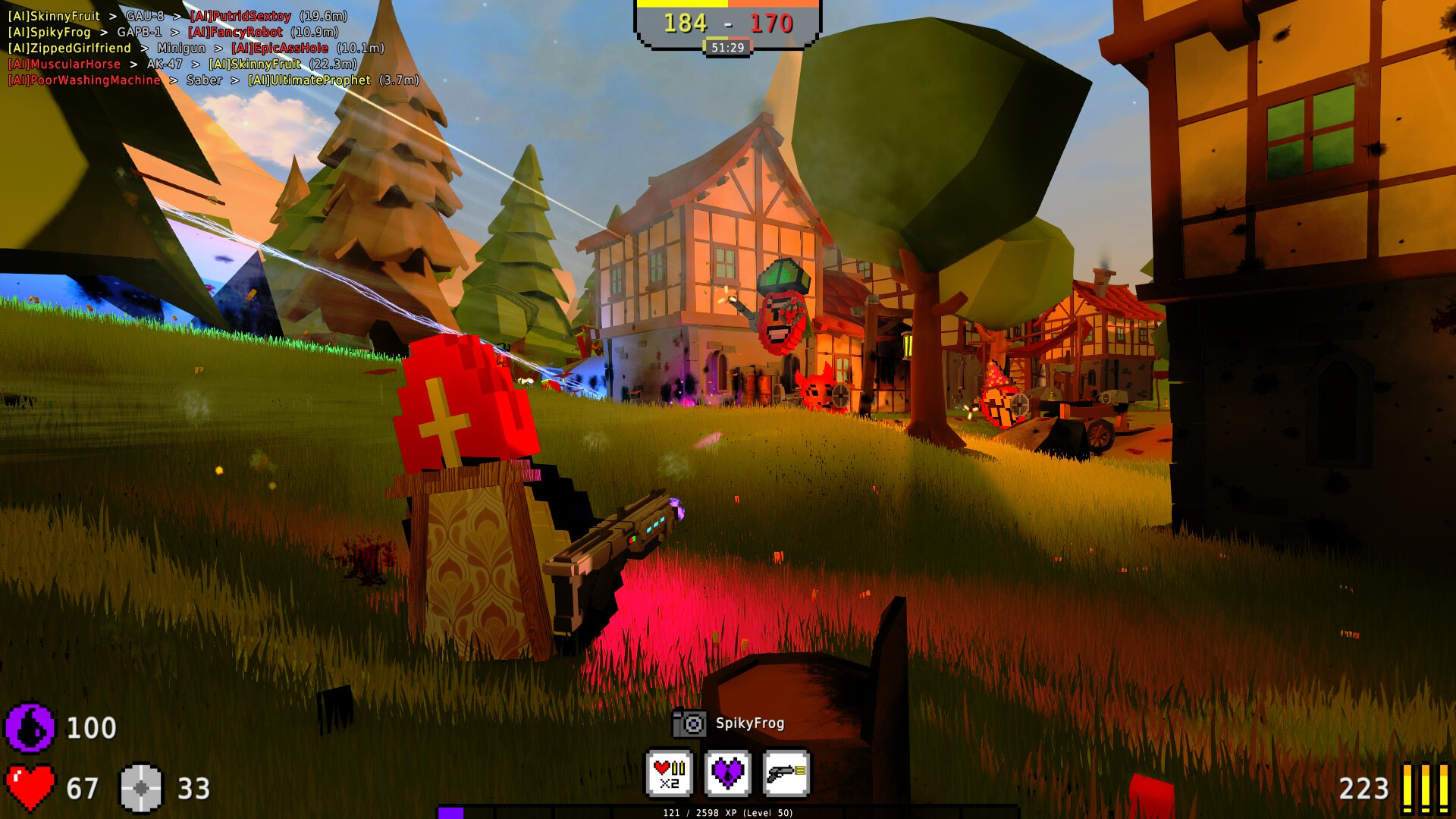Expand the XP progress bar at the bottom

click(x=728, y=811)
